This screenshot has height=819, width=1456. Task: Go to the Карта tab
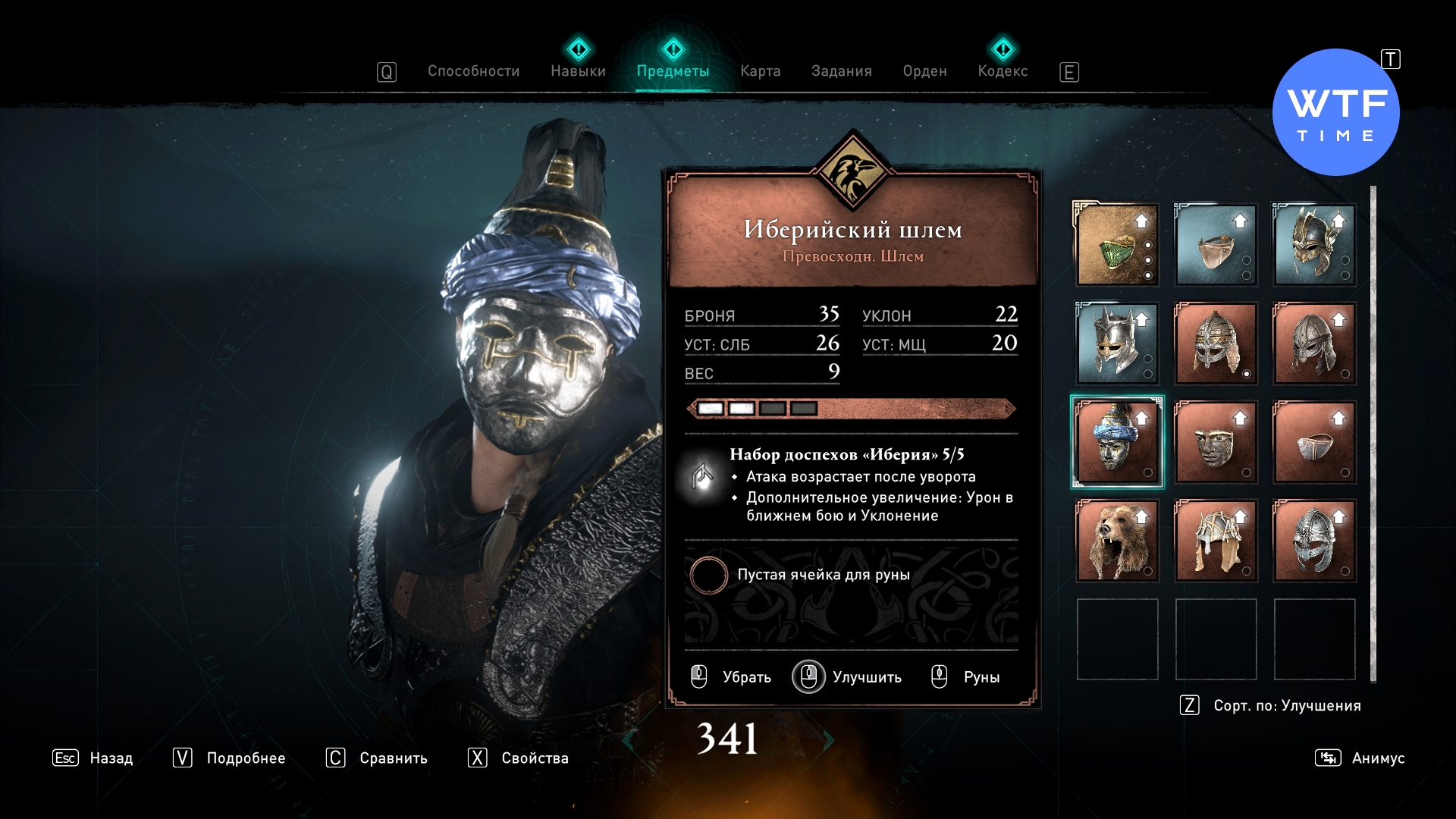(x=760, y=71)
